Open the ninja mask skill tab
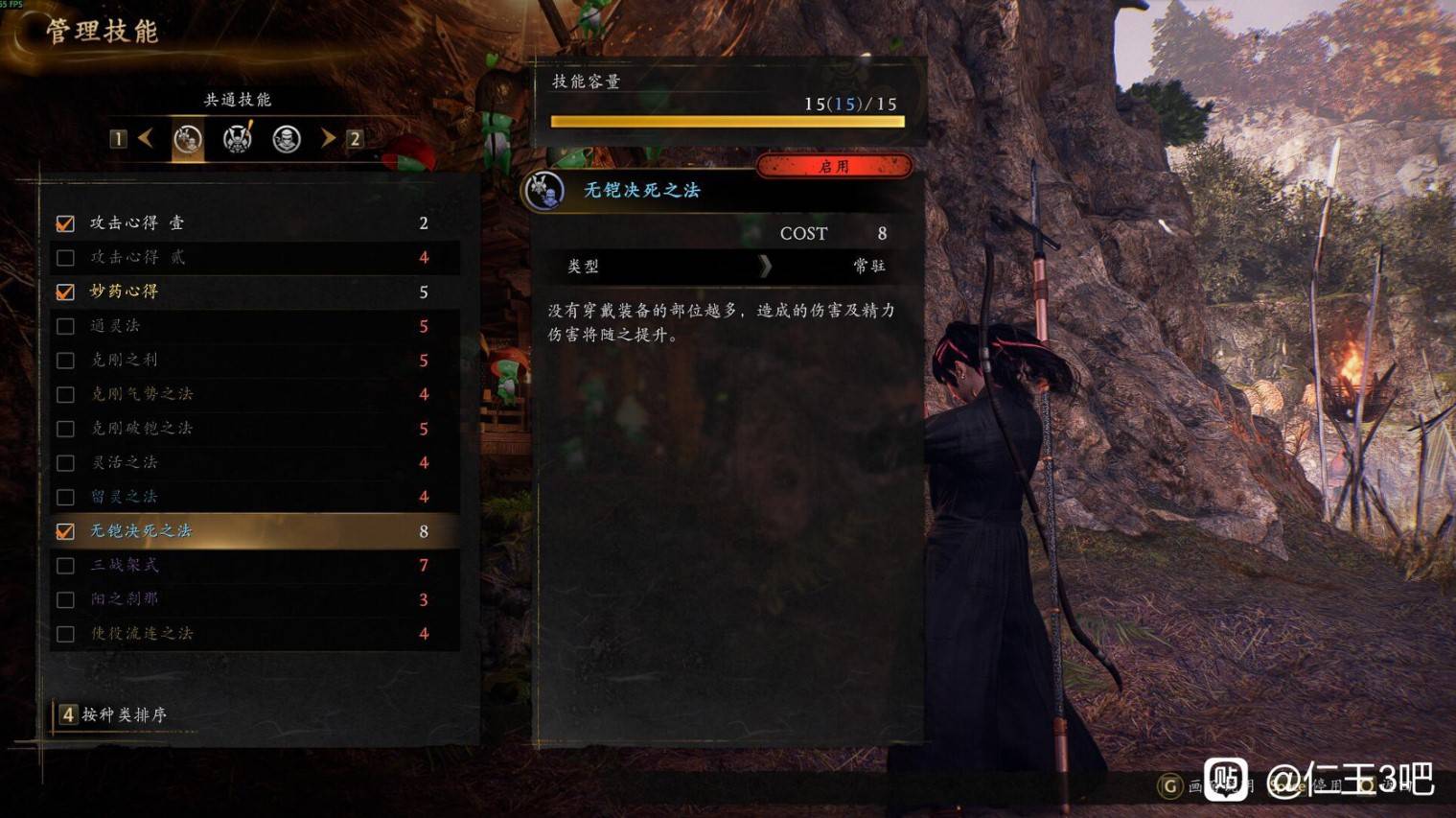The width and height of the screenshot is (1456, 818). (286, 139)
